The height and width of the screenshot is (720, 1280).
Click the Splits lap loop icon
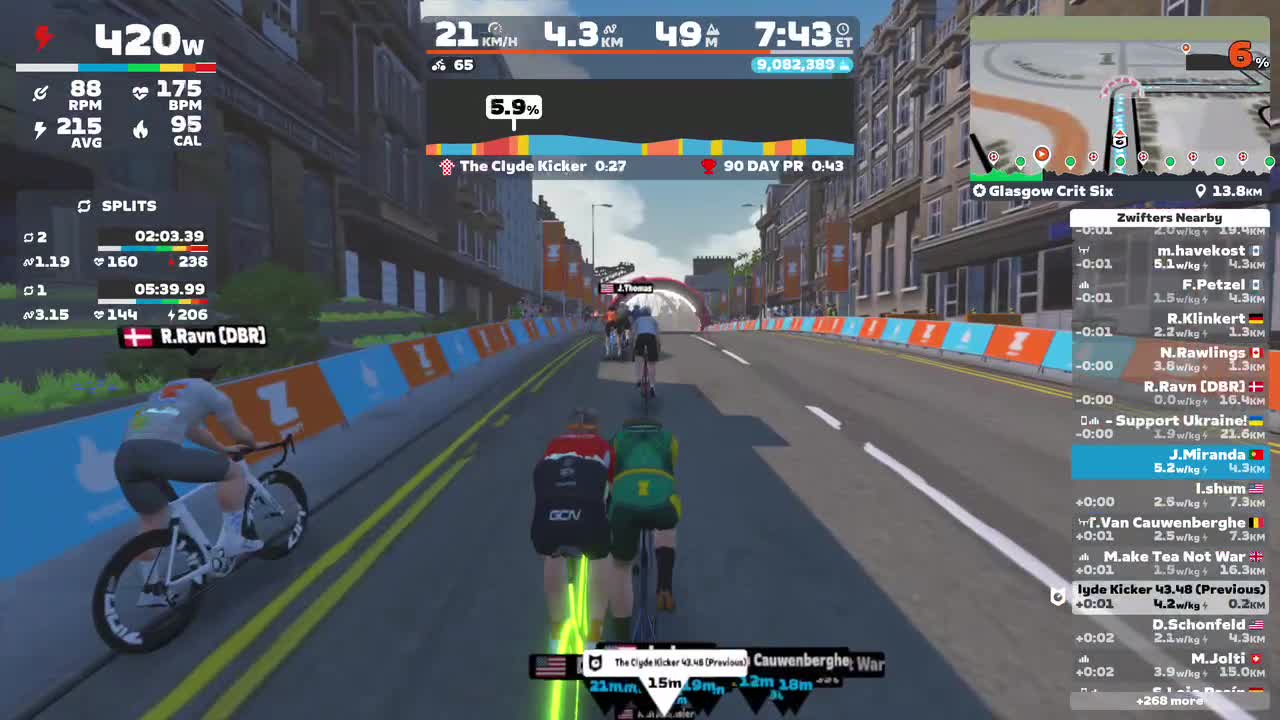(84, 206)
